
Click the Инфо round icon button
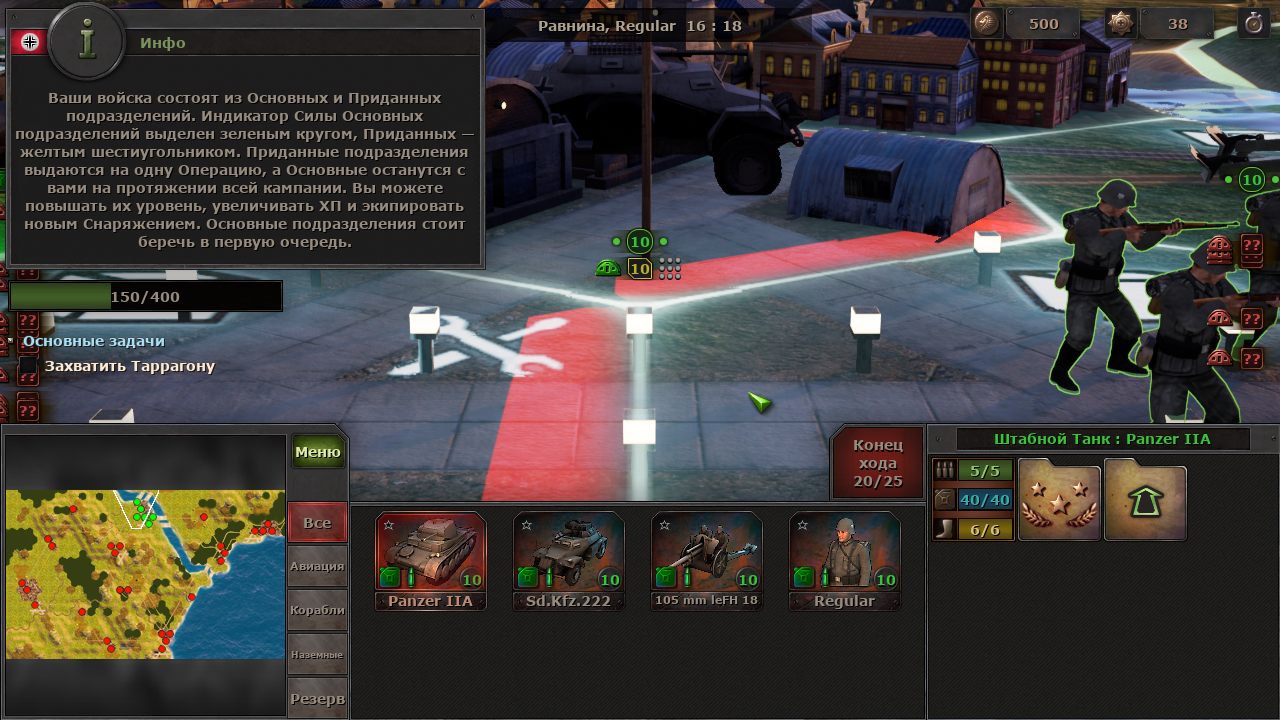click(87, 42)
